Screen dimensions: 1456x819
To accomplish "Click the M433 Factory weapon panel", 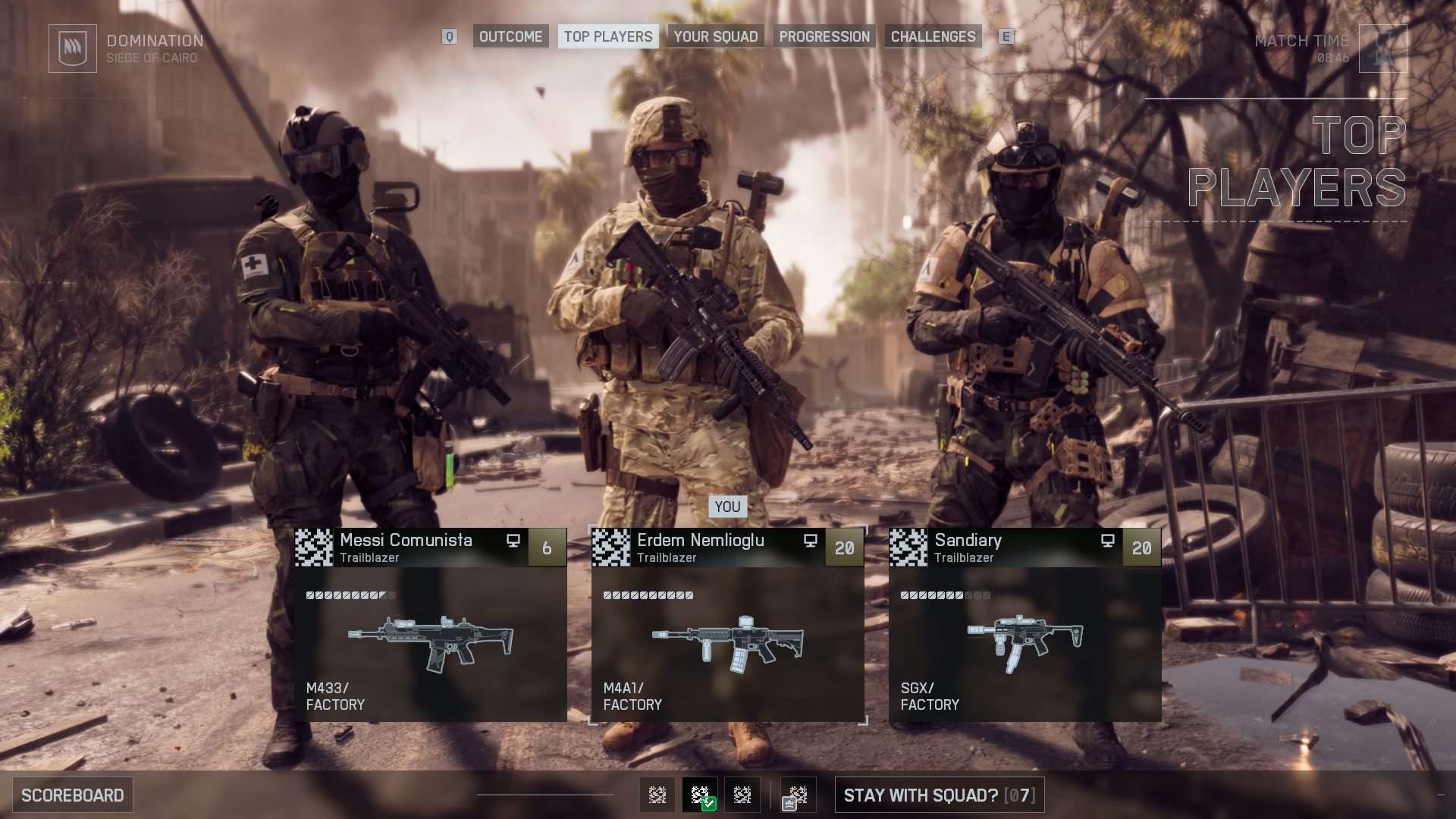I will pos(430,645).
